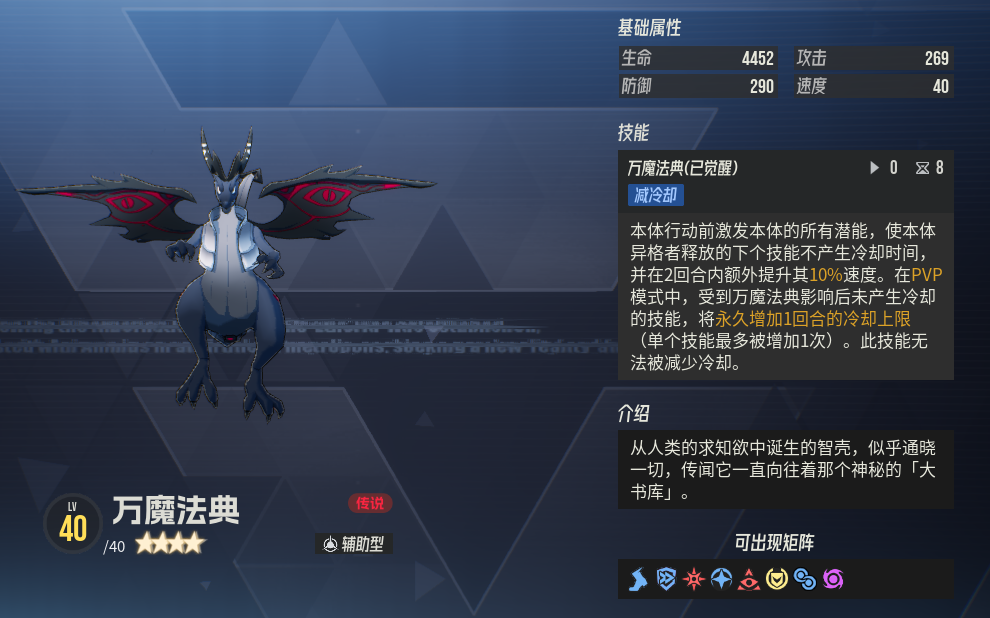The image size is (990, 618).
Task: Choose the purple vortex matrix icon
Action: pyautogui.click(x=832, y=579)
